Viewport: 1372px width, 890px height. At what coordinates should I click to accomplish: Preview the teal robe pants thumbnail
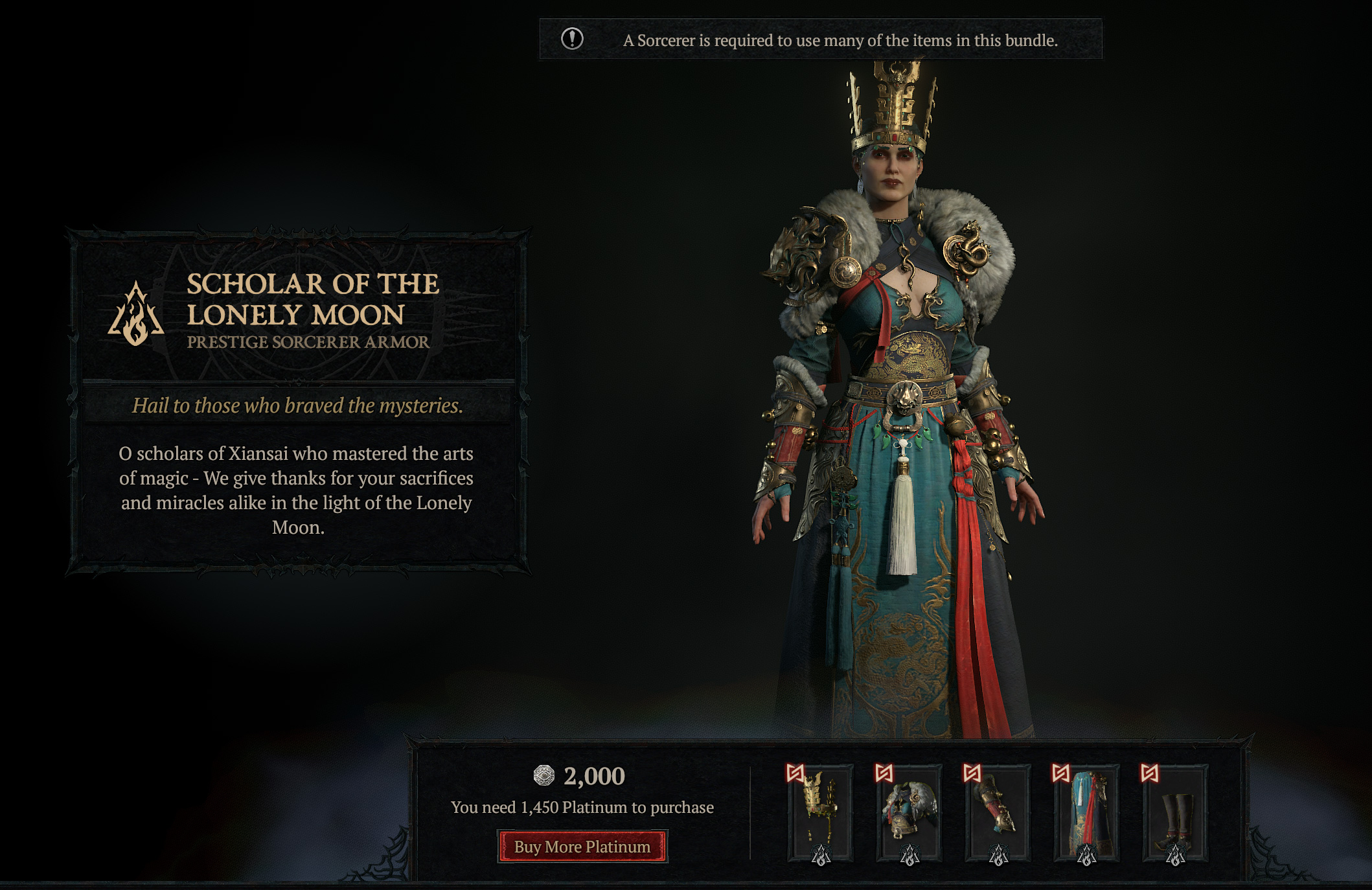(1086, 813)
